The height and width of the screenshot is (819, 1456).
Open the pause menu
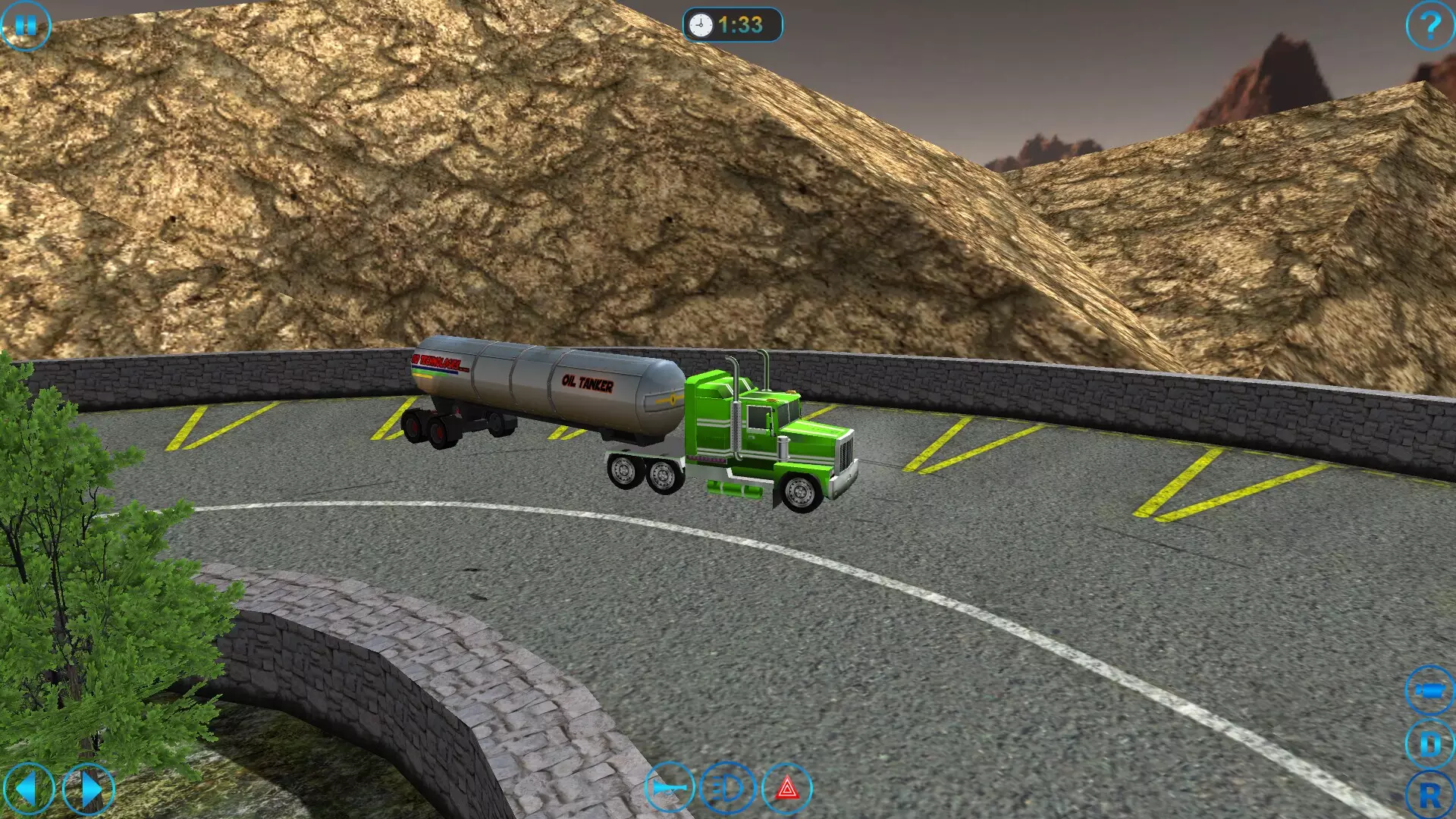coord(25,27)
